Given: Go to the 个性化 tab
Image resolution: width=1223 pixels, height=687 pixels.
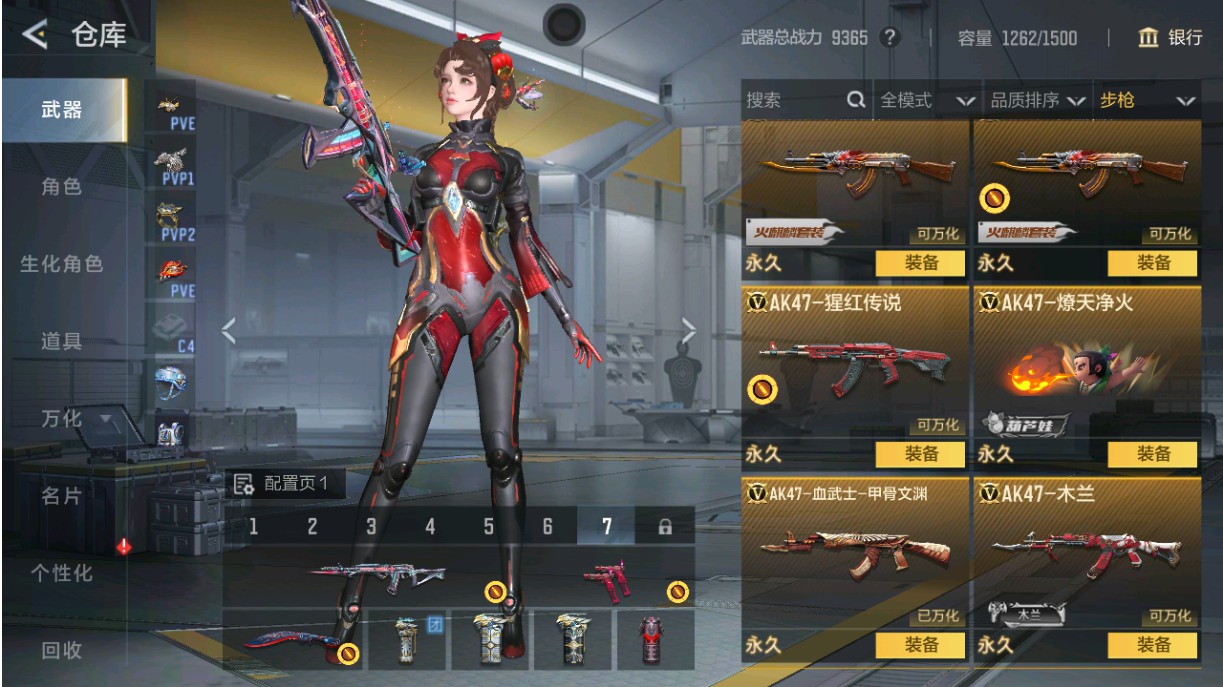Looking at the screenshot, I should [62, 573].
